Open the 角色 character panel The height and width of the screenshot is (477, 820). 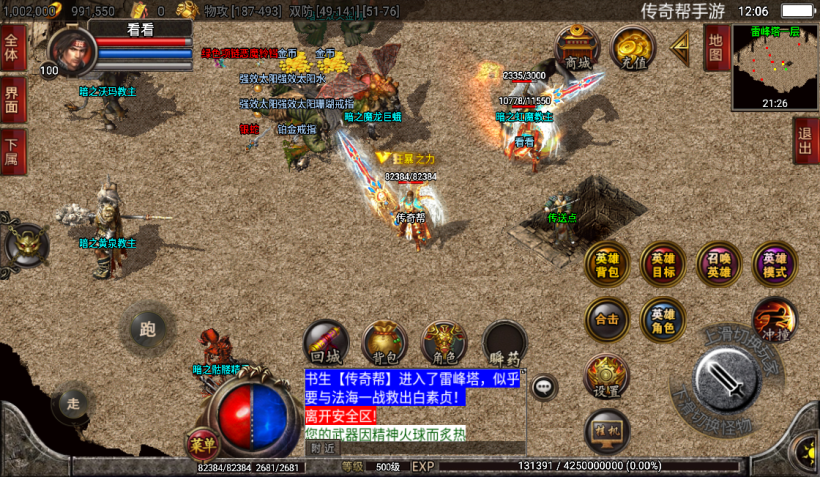coord(445,342)
